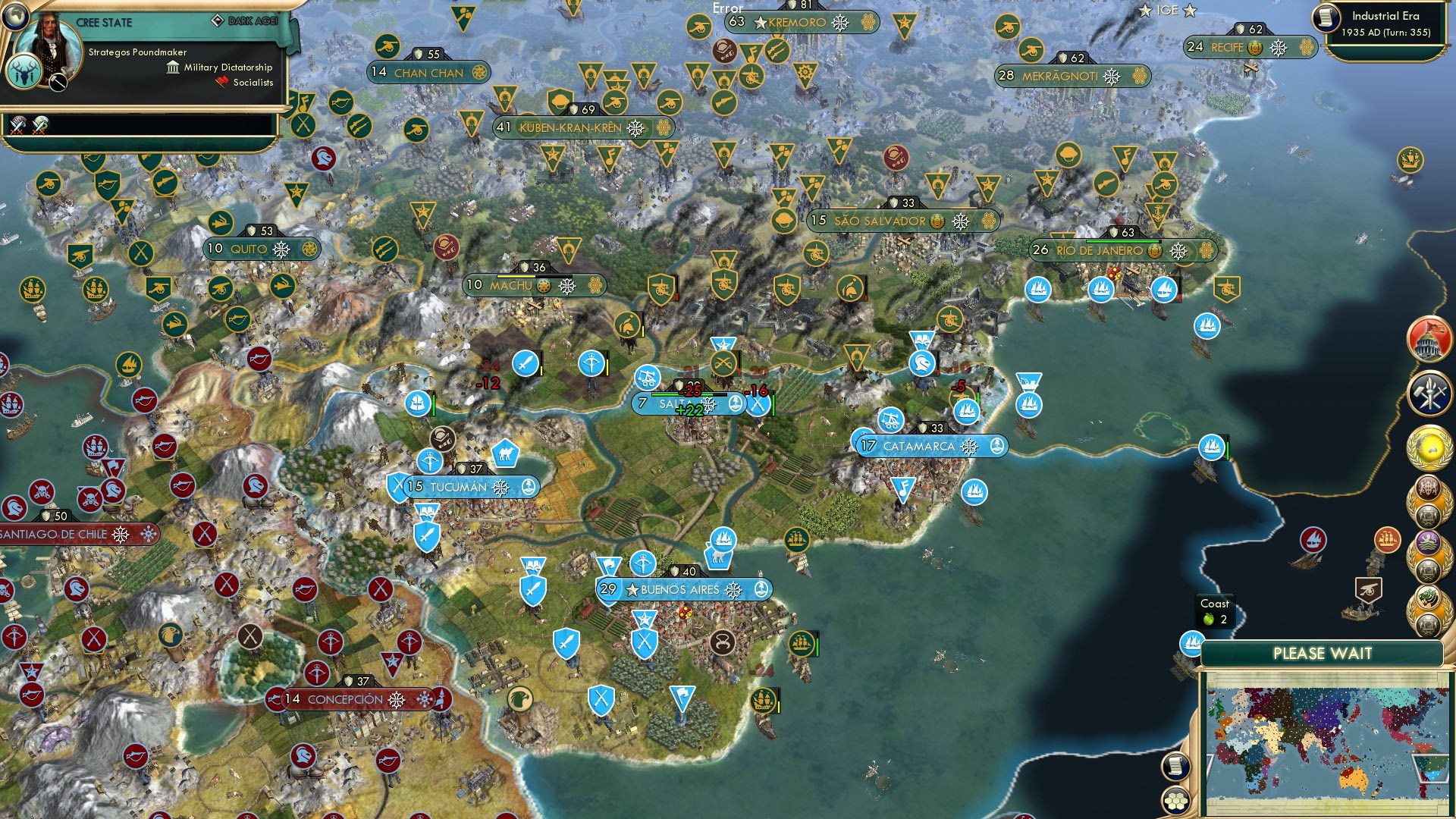Select the blue cargo ship icon above Buenos Aires
Screen dimensions: 1456x819
click(724, 540)
